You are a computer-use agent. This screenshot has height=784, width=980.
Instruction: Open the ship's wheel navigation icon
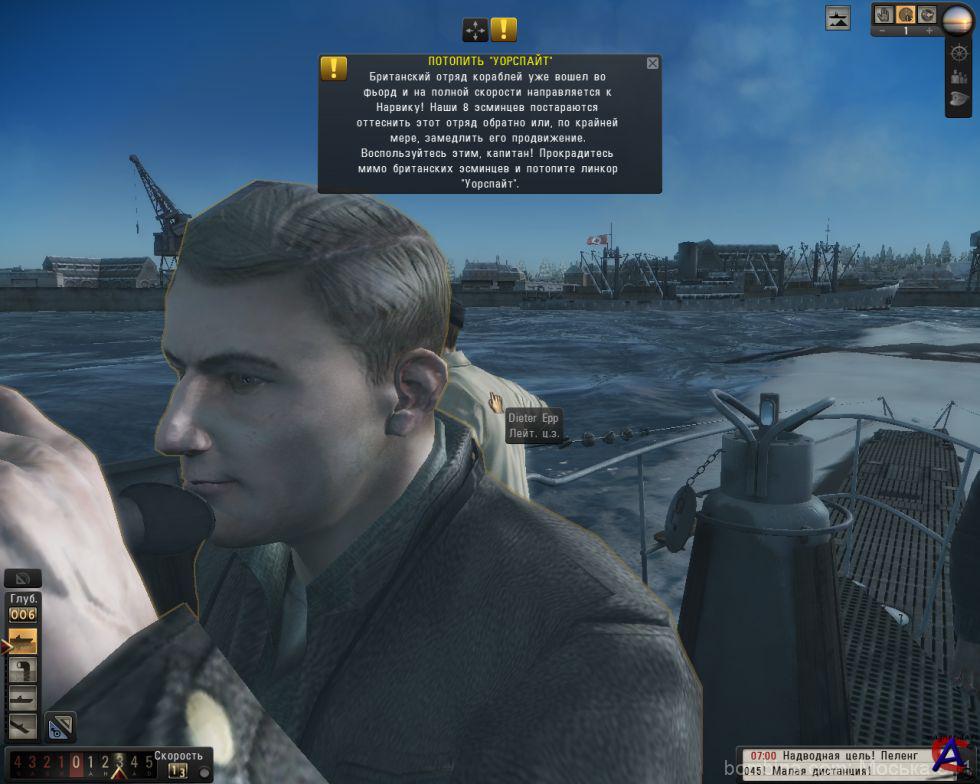[x=959, y=53]
